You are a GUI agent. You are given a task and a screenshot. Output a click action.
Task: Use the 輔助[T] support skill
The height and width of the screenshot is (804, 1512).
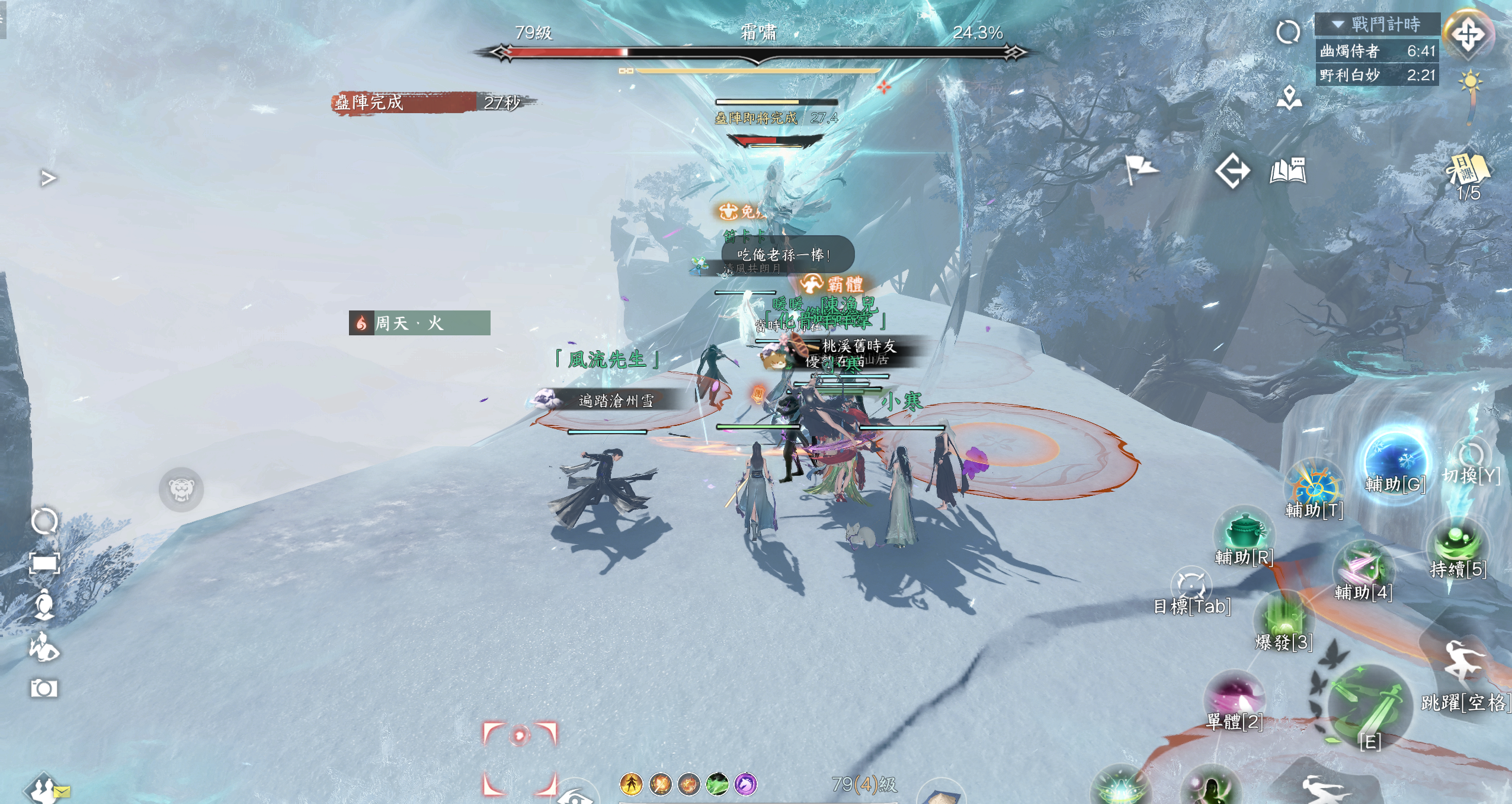click(x=1314, y=485)
